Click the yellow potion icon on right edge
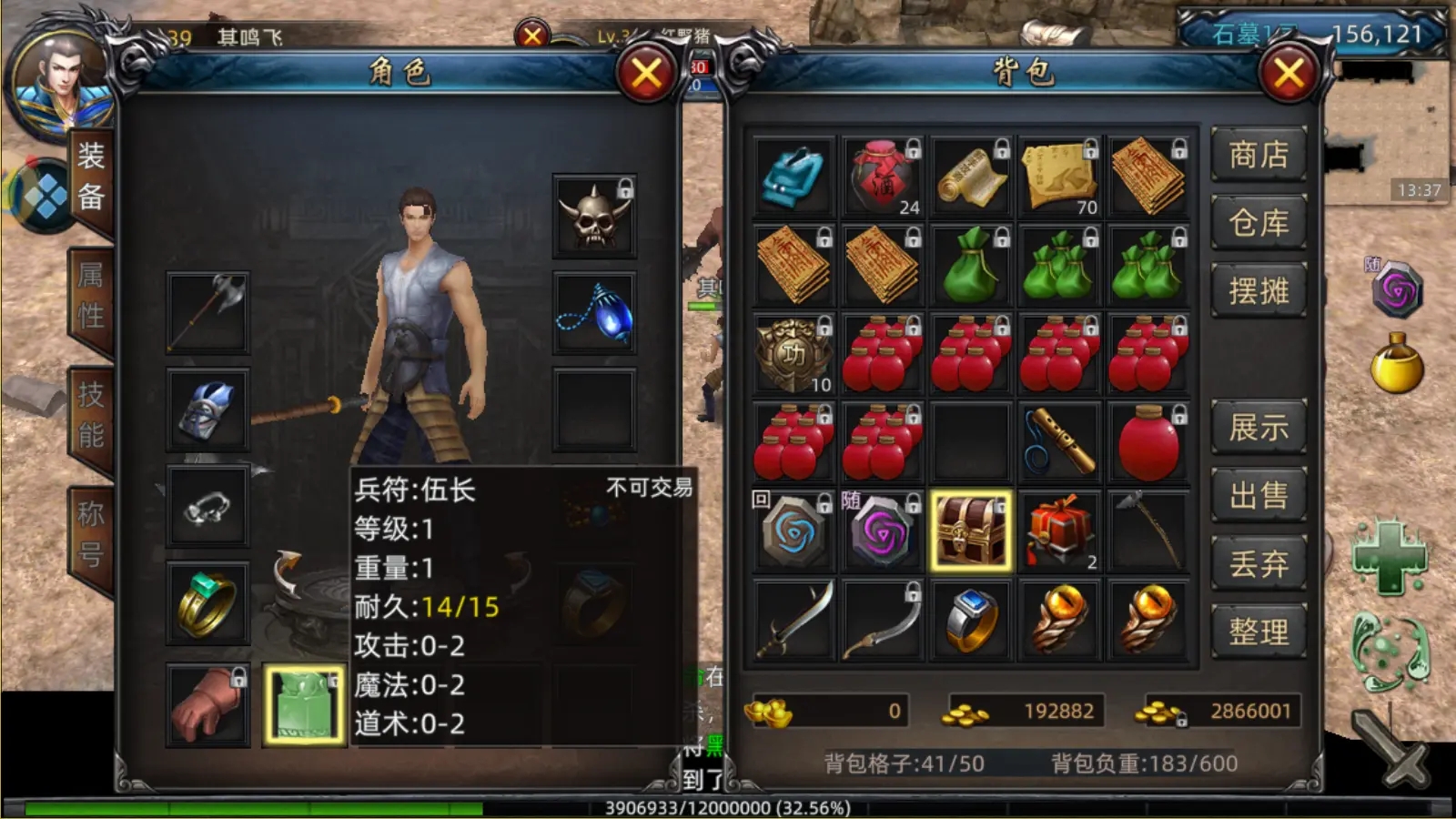Viewport: 1456px width, 819px height. pyautogui.click(x=1397, y=364)
